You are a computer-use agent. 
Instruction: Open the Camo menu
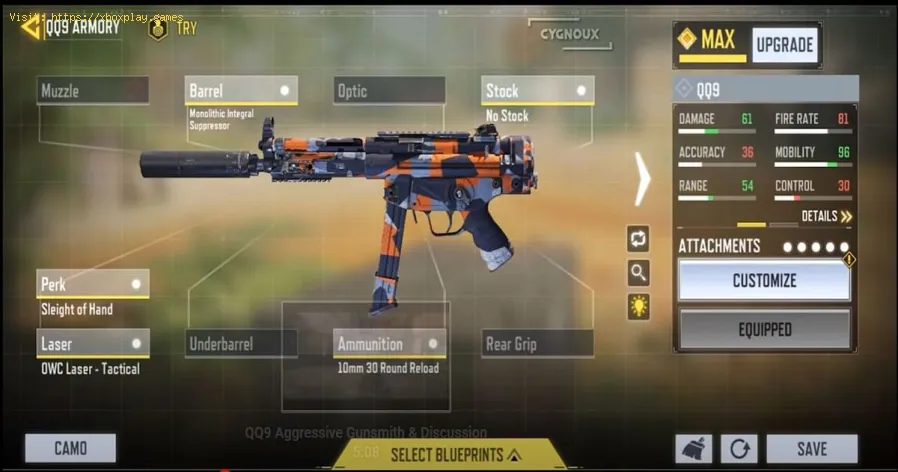pyautogui.click(x=70, y=448)
